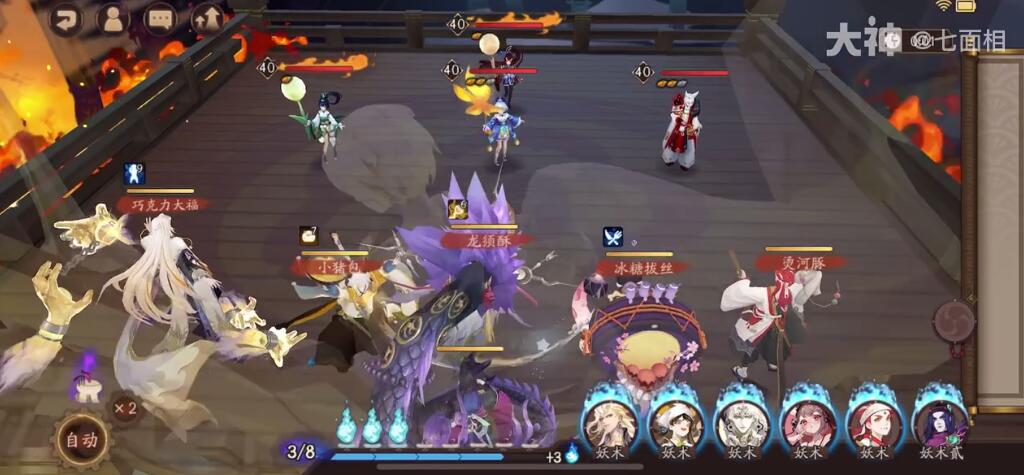Open the player profile silhouette icon
Viewport: 1024px width, 475px height.
[114, 18]
